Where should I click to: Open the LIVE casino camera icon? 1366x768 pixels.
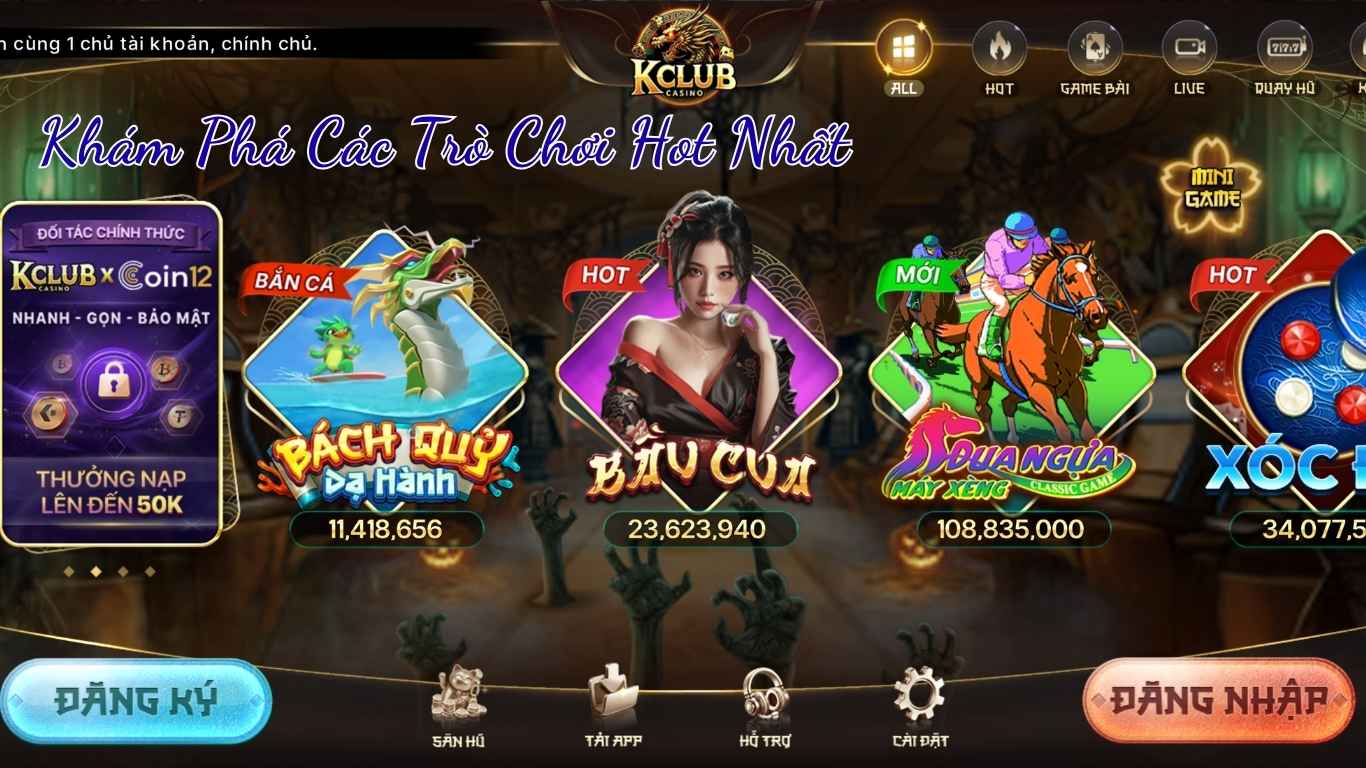(x=1187, y=45)
